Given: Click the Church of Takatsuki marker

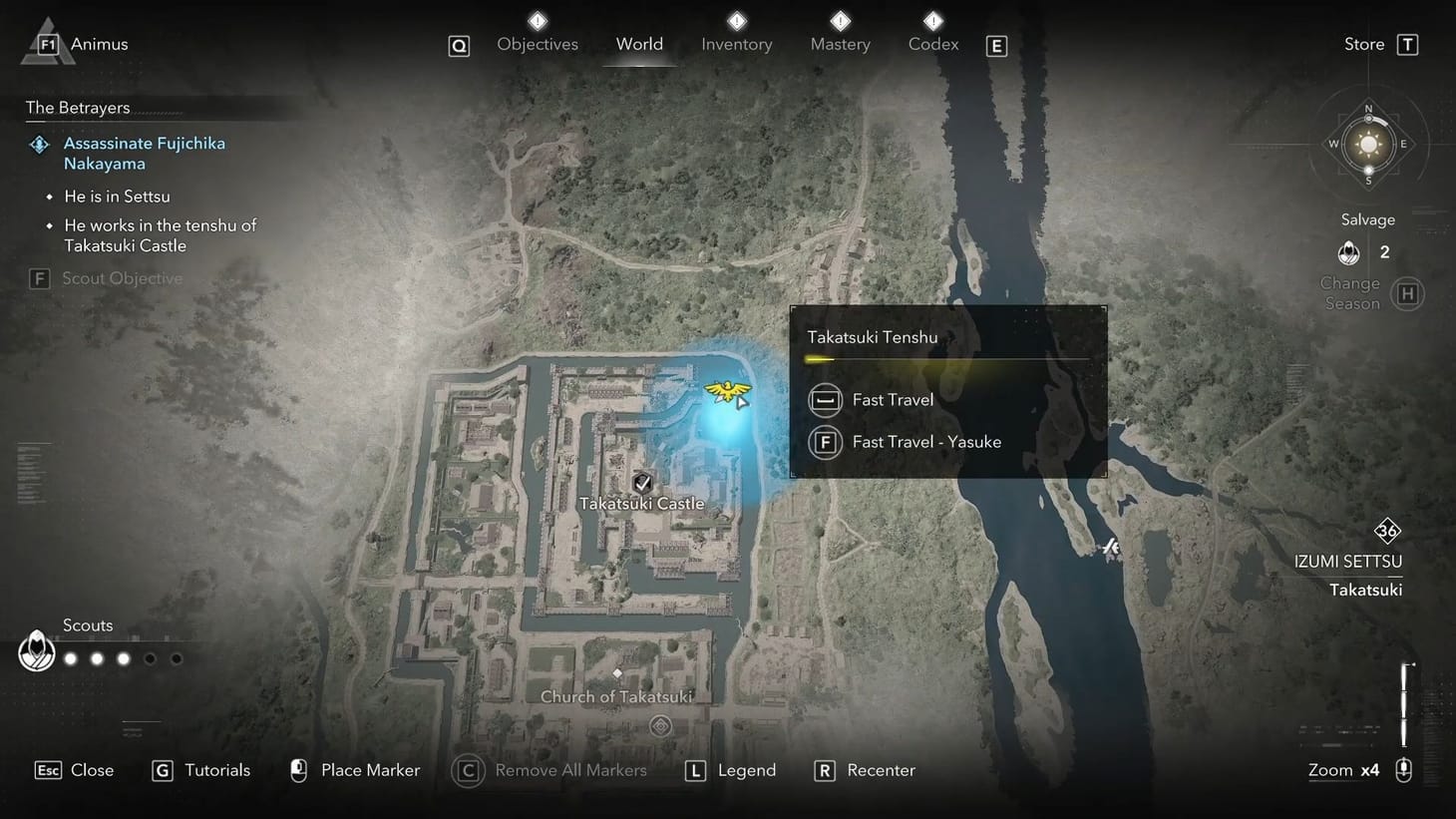Looking at the screenshot, I should [x=617, y=672].
